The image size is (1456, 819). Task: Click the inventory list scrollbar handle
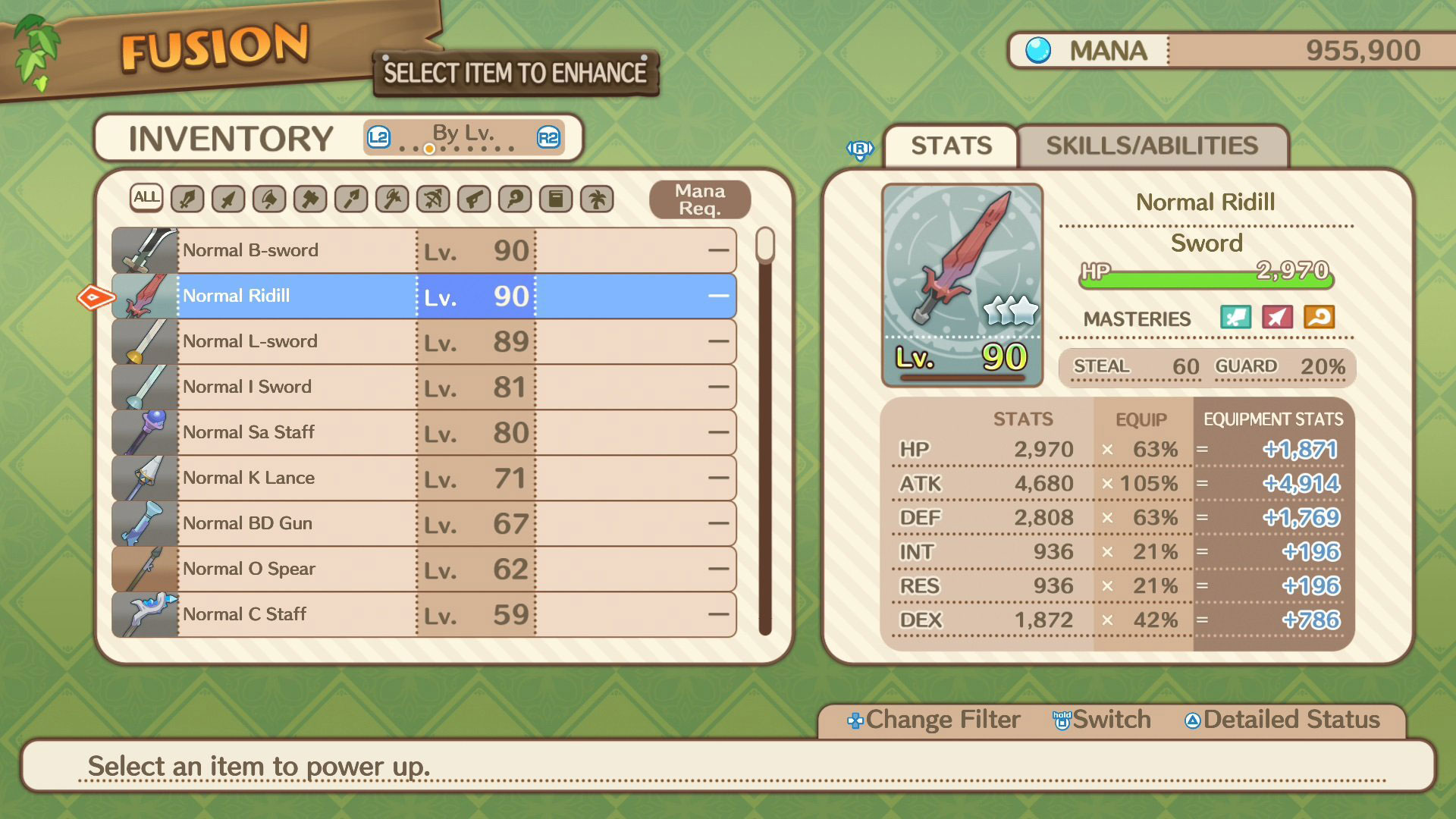765,245
